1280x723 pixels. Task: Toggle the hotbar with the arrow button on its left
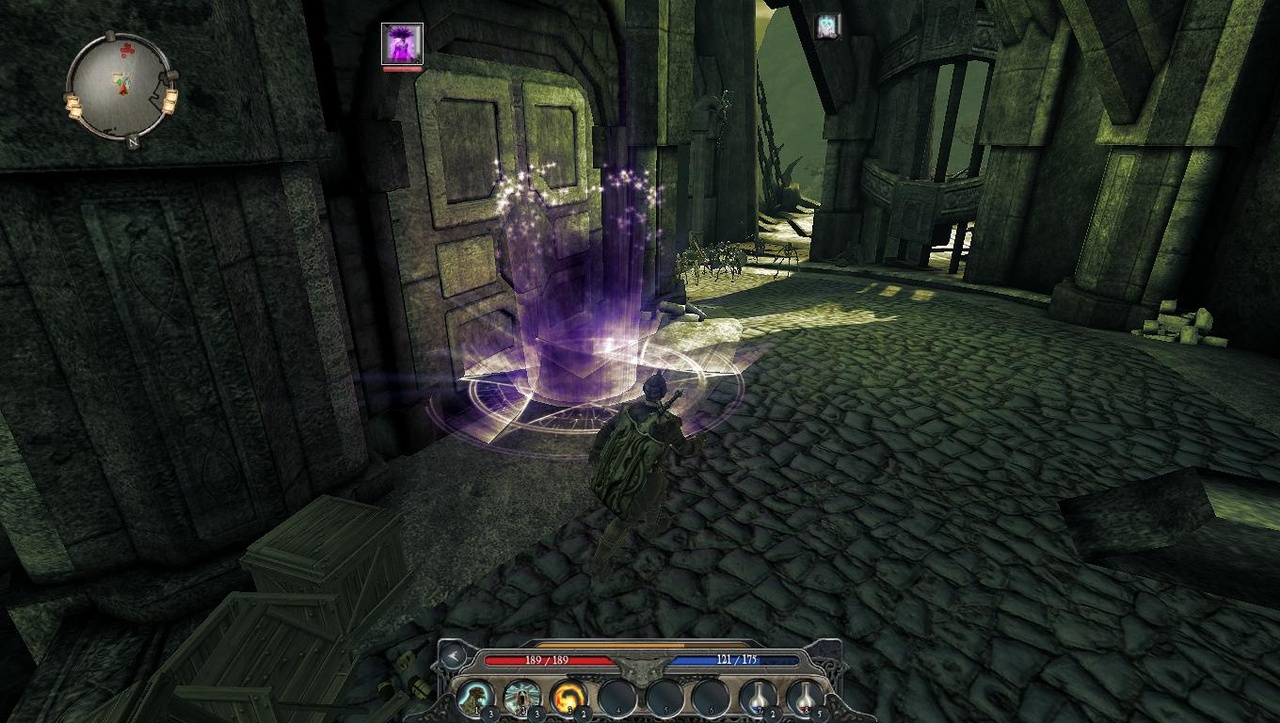tap(453, 656)
